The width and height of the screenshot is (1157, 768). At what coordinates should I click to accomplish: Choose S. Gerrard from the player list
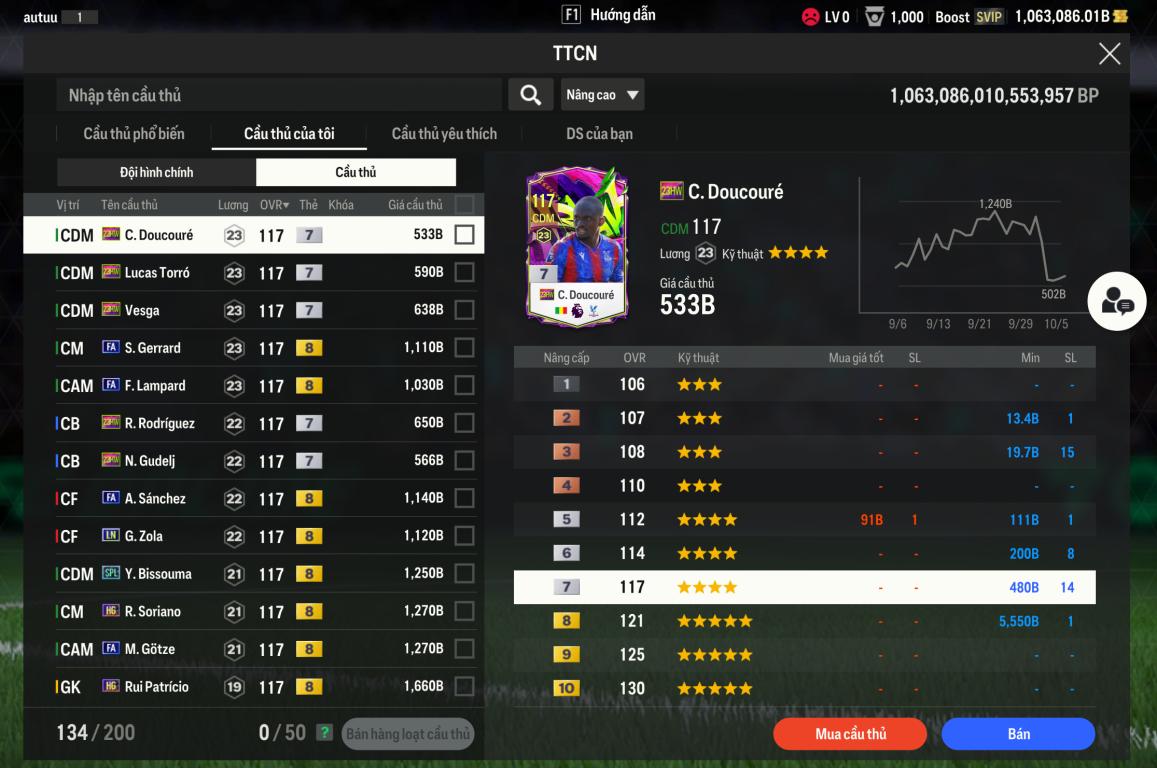click(250, 348)
